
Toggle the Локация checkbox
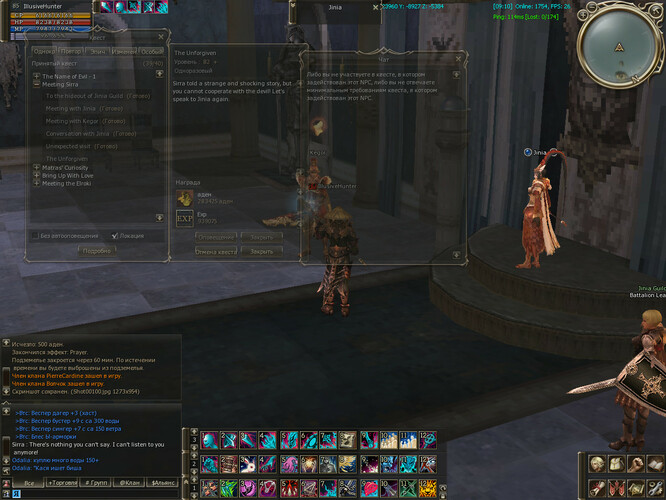[114, 236]
